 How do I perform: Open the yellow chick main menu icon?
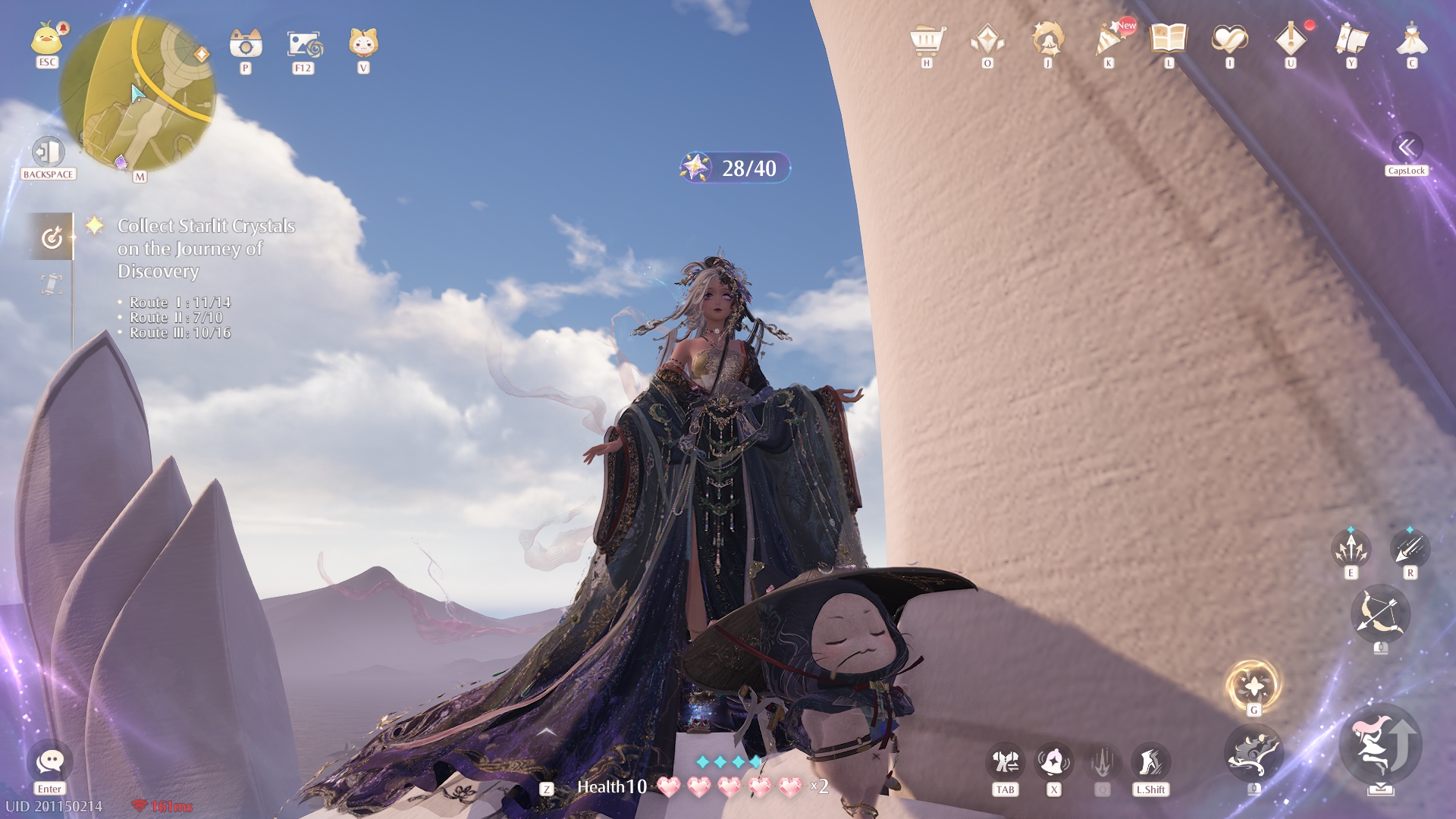click(47, 39)
